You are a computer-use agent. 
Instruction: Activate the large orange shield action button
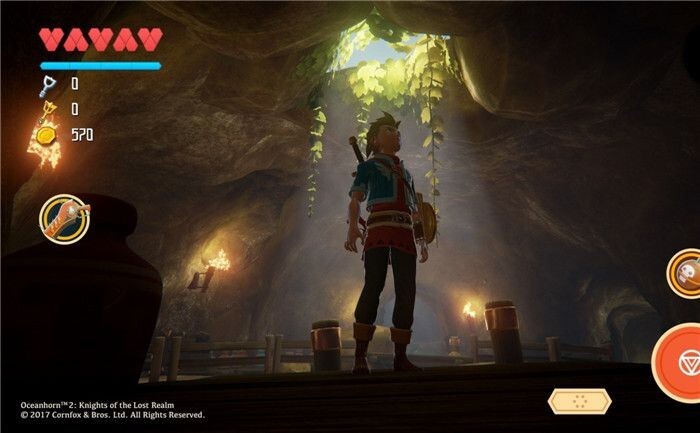[682, 363]
